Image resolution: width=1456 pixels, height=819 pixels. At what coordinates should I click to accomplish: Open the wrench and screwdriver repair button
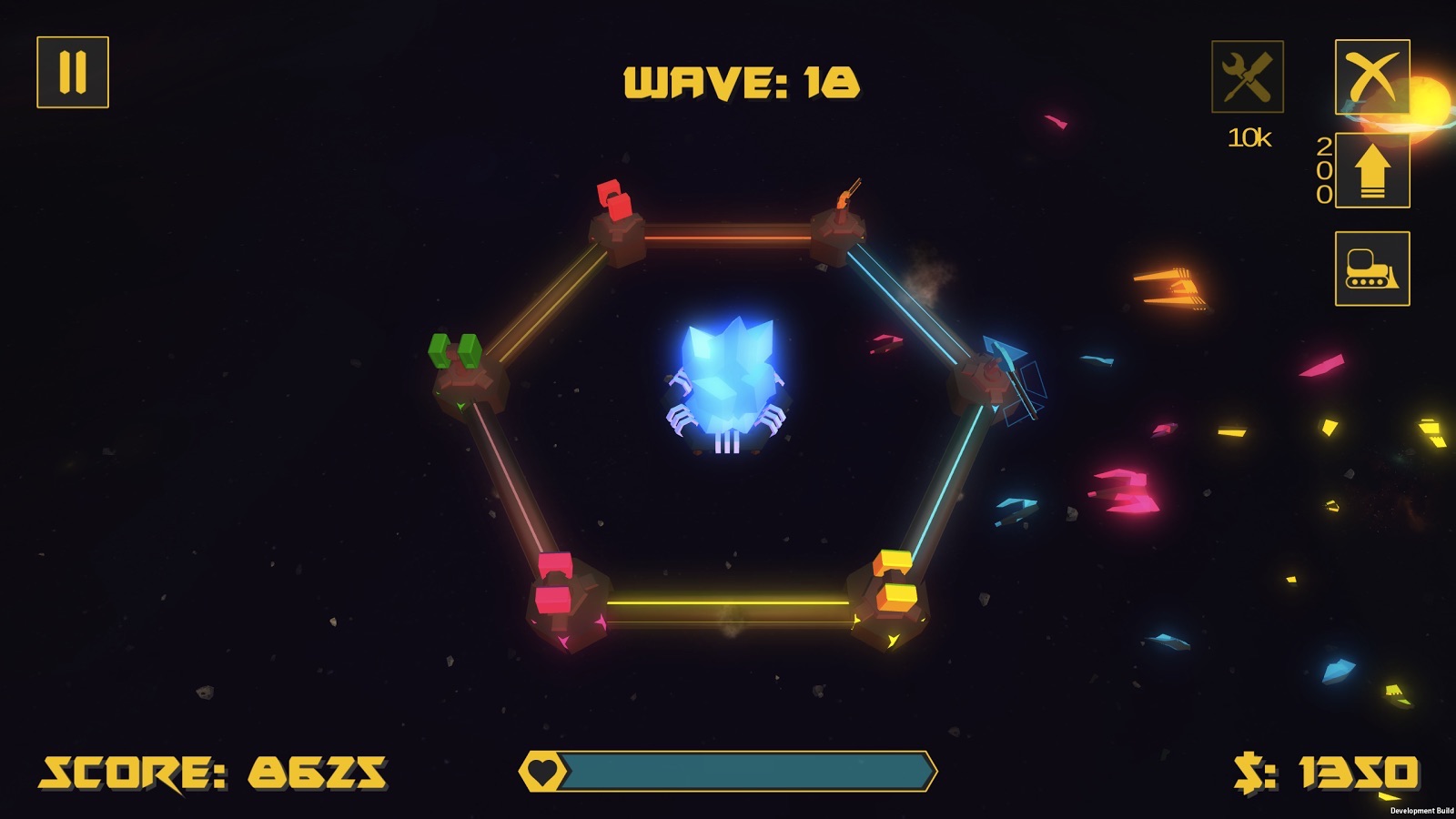(1248, 76)
